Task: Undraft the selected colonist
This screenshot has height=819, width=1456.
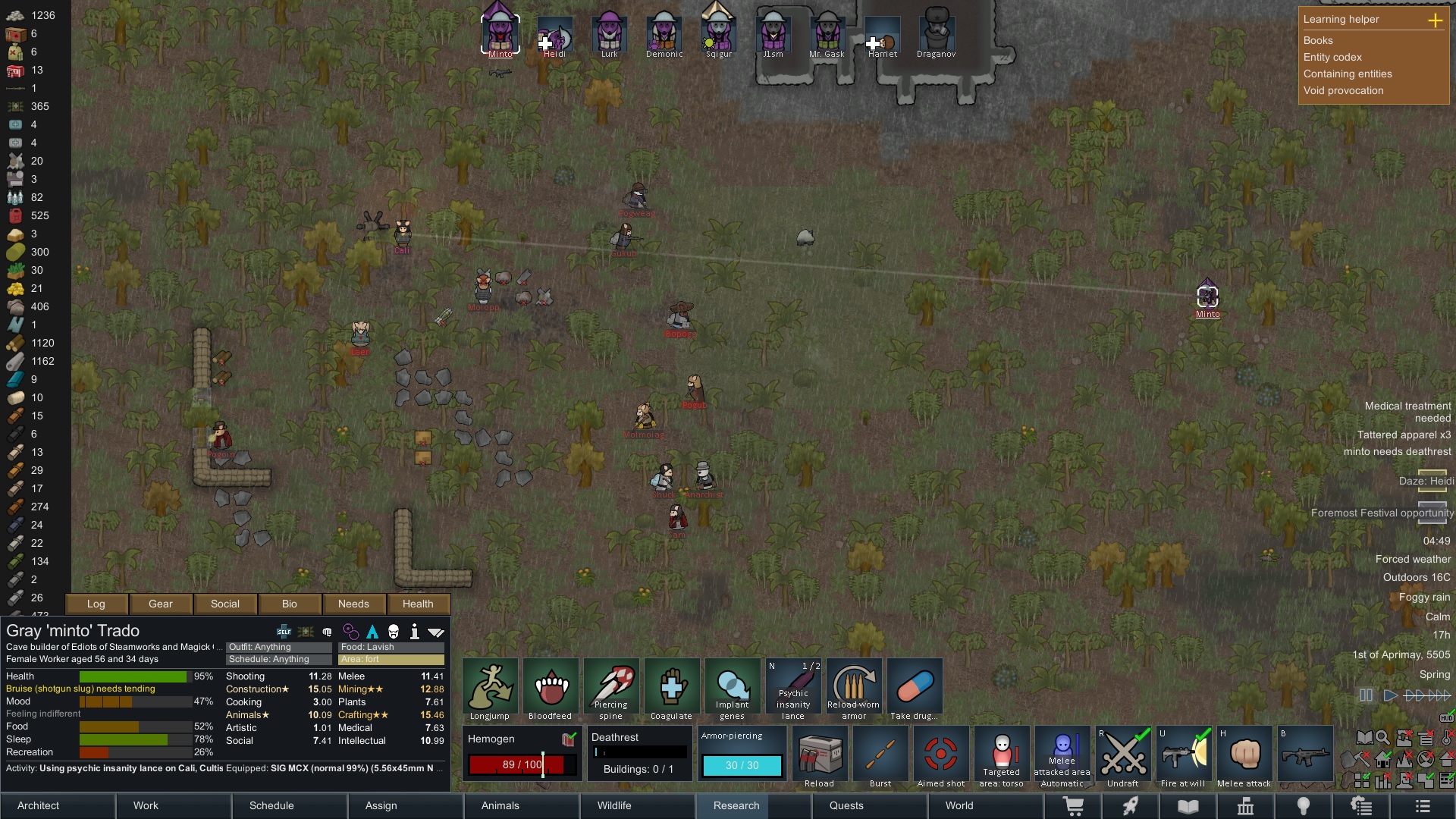Action: point(1123,756)
